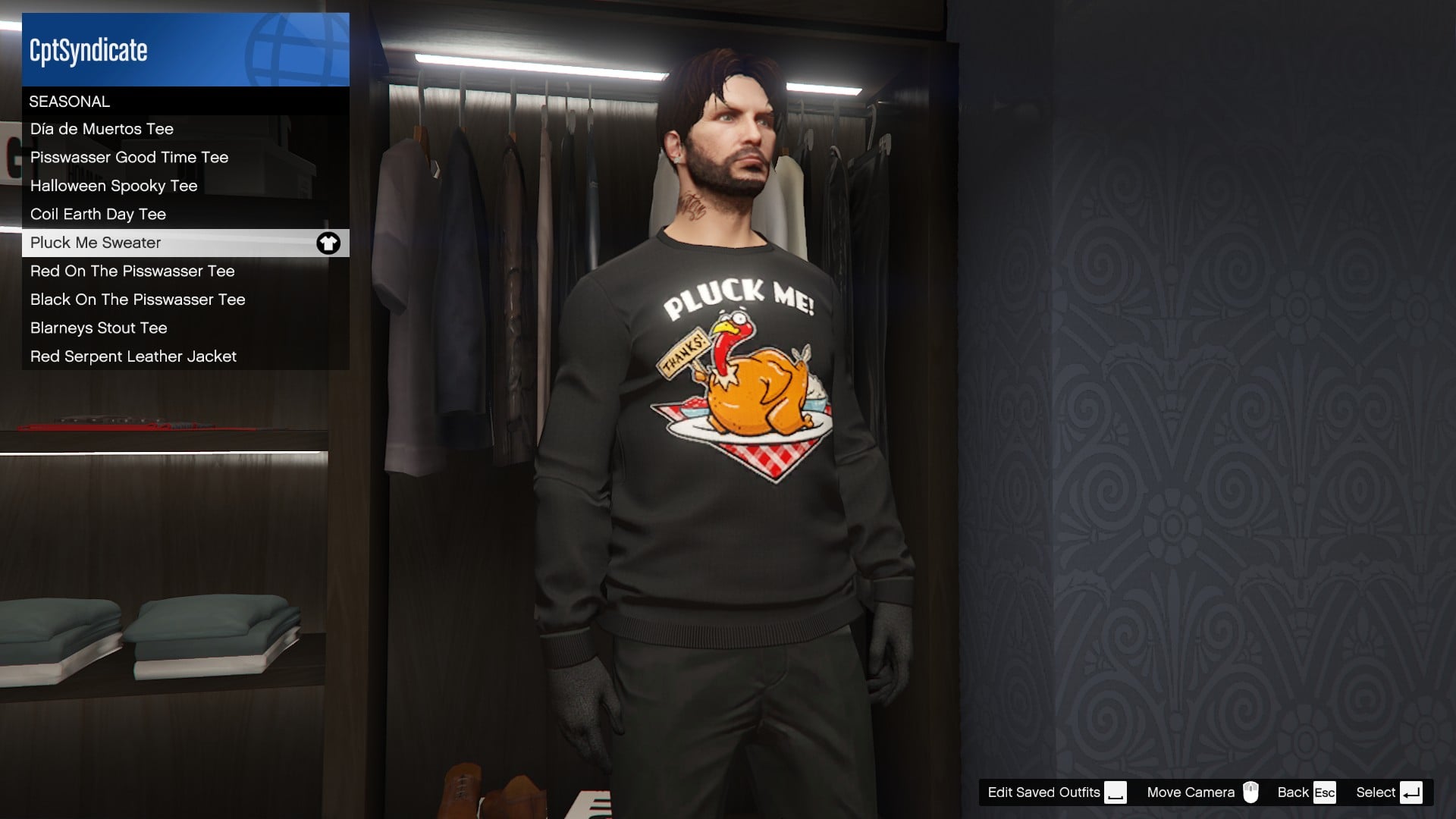This screenshot has width=1456, height=819.
Task: Choose the Halloween Spooky Tee
Action: point(112,186)
